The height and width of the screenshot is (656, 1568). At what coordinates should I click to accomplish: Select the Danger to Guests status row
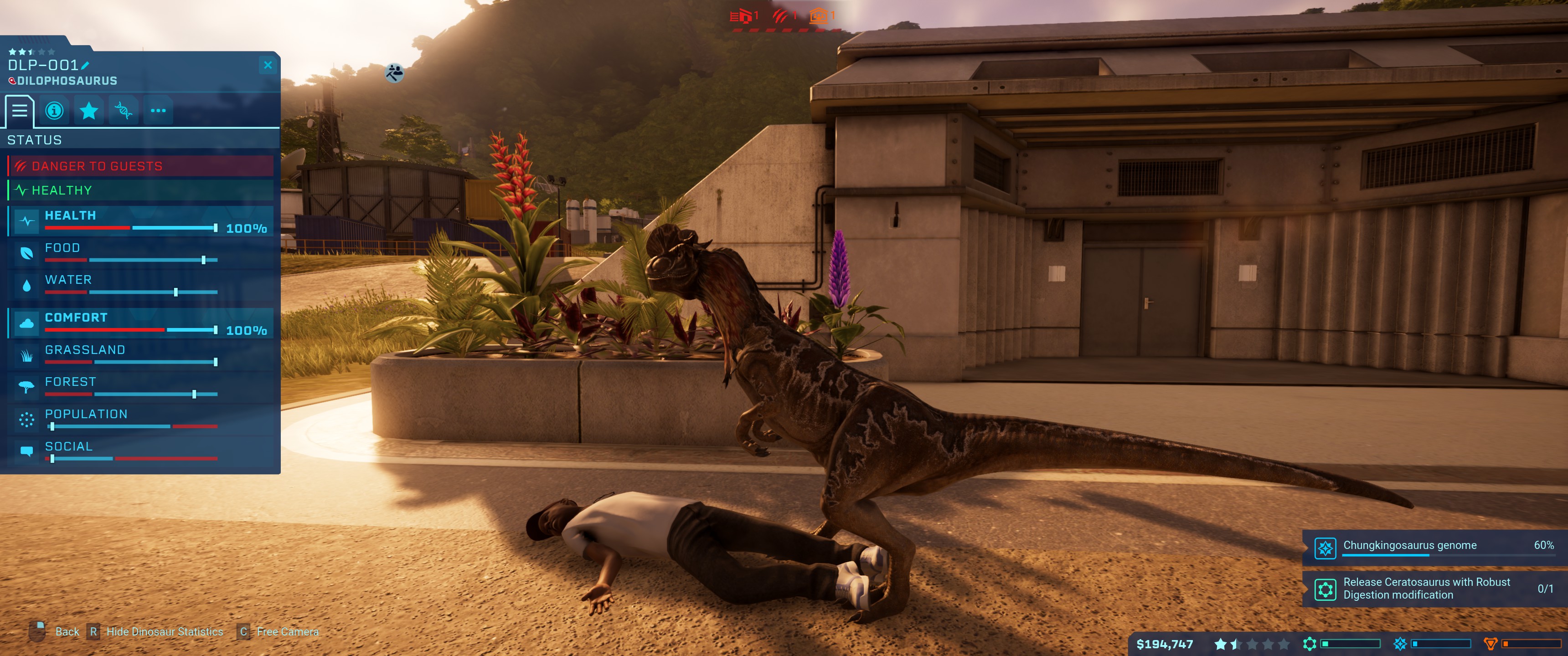pos(140,166)
